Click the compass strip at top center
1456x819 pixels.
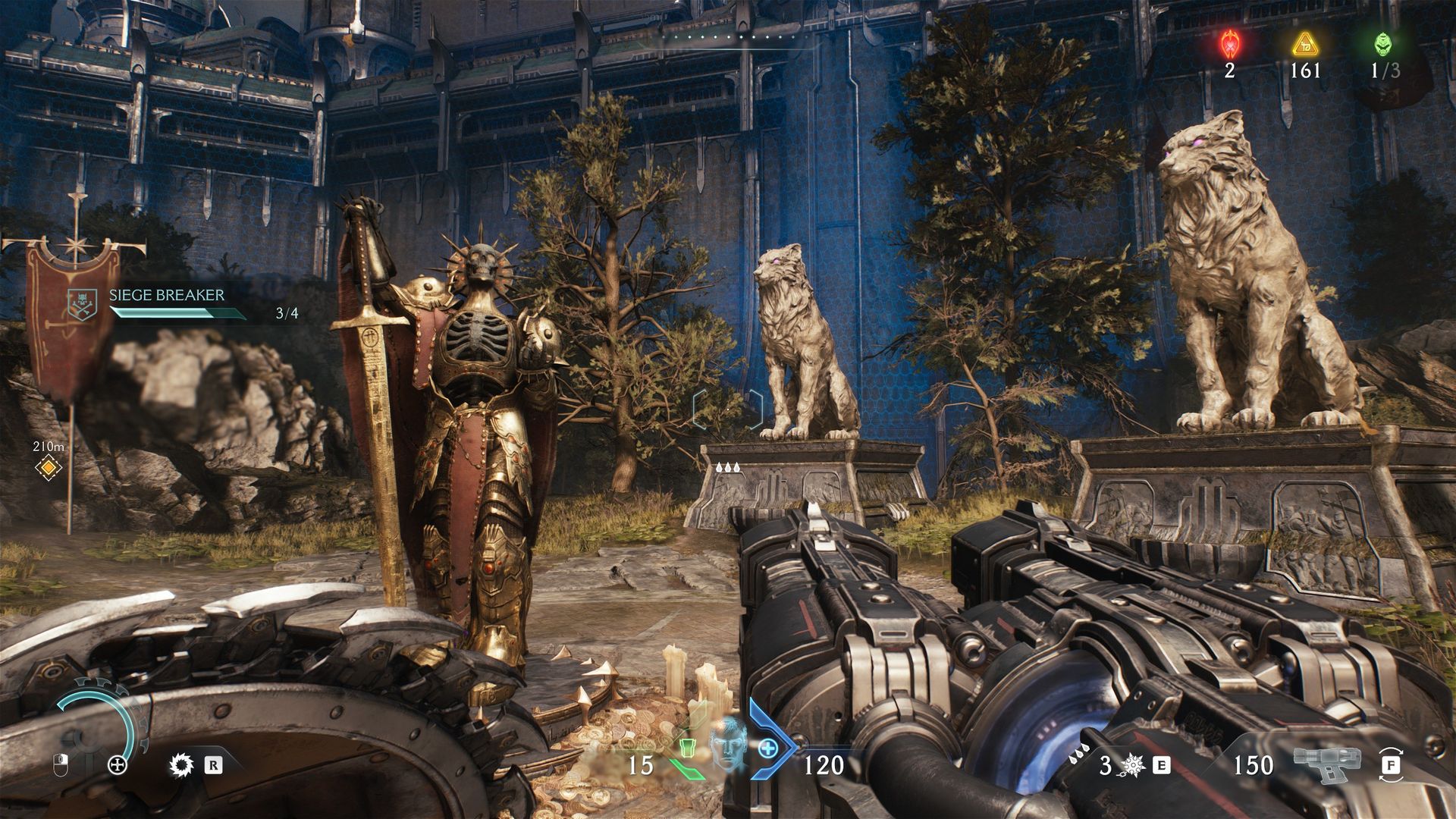[x=728, y=36]
